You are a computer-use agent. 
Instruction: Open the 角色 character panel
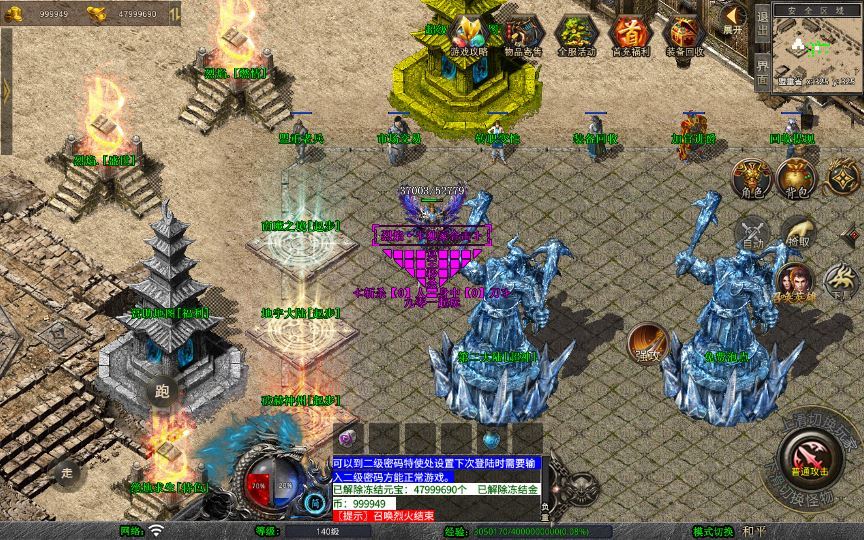(x=752, y=177)
